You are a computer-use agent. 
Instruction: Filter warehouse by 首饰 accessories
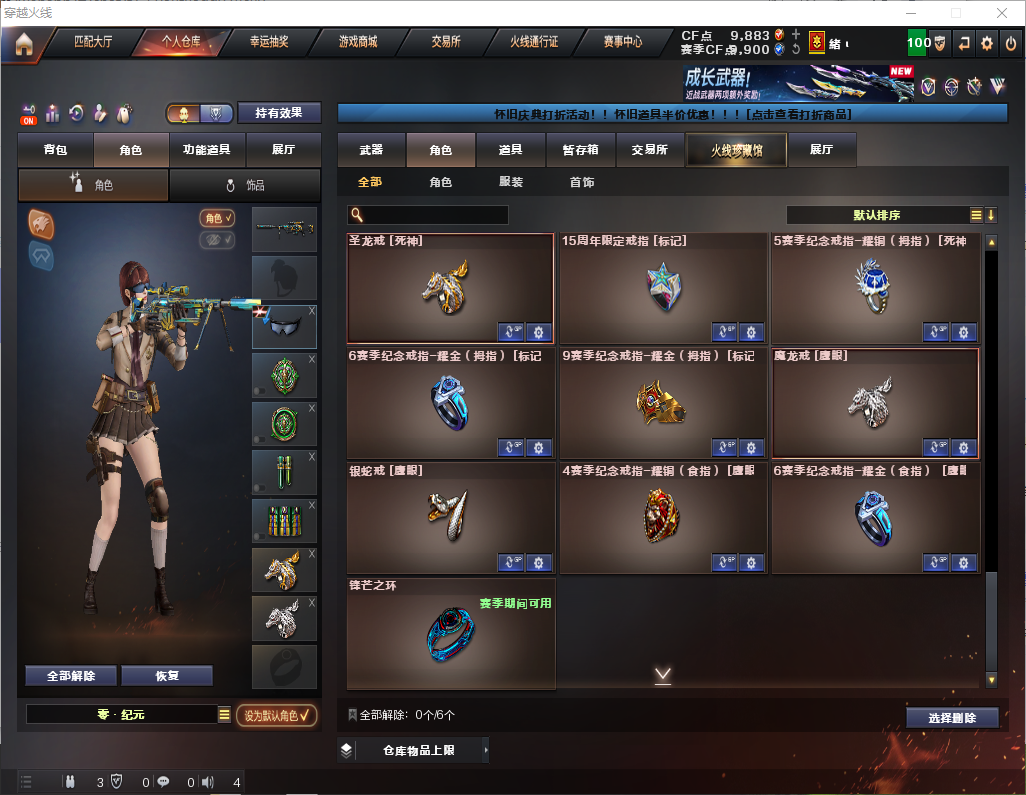(582, 183)
